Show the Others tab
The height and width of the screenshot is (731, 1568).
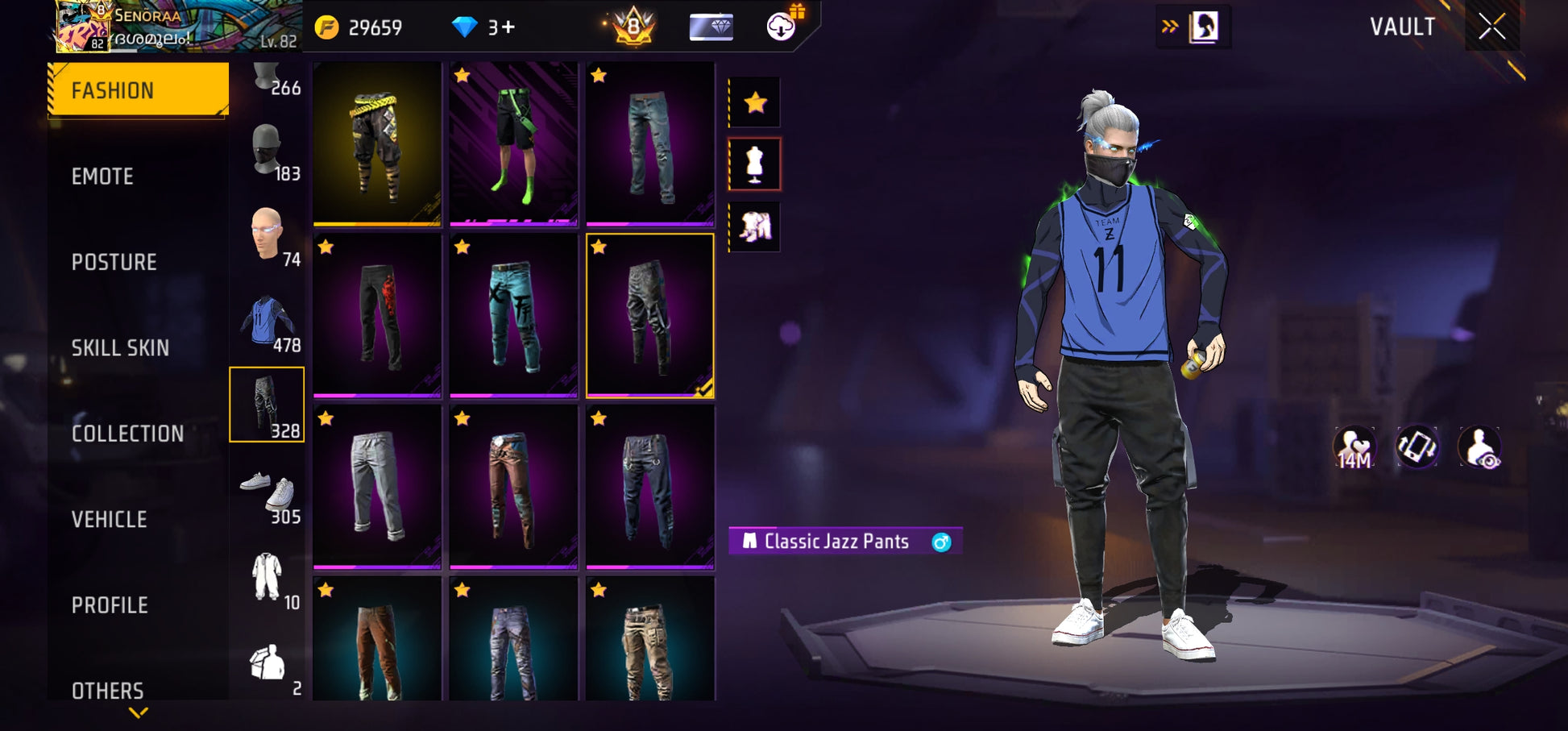click(x=107, y=690)
